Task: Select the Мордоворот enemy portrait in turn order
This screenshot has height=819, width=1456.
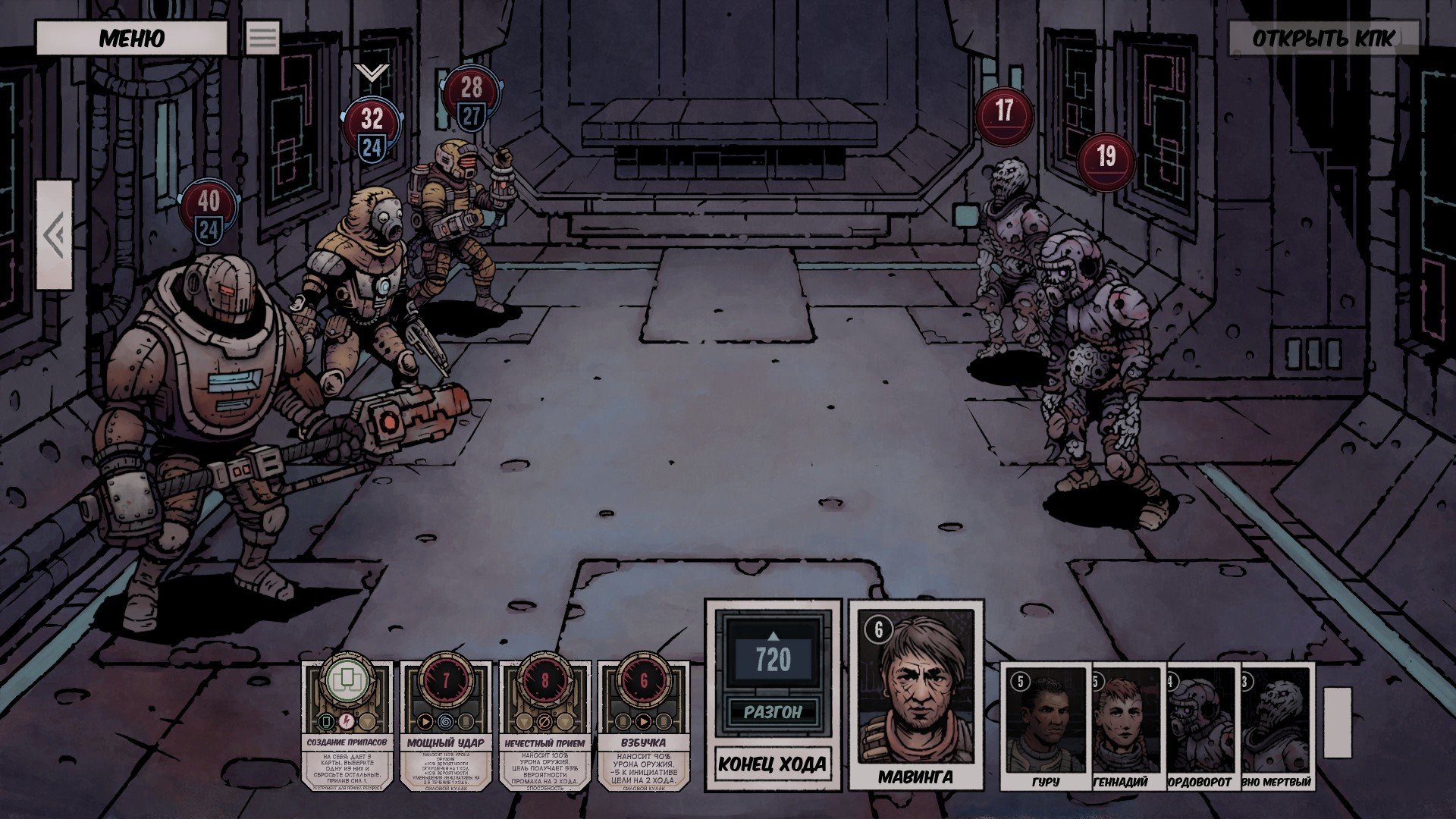Action: pyautogui.click(x=1201, y=726)
